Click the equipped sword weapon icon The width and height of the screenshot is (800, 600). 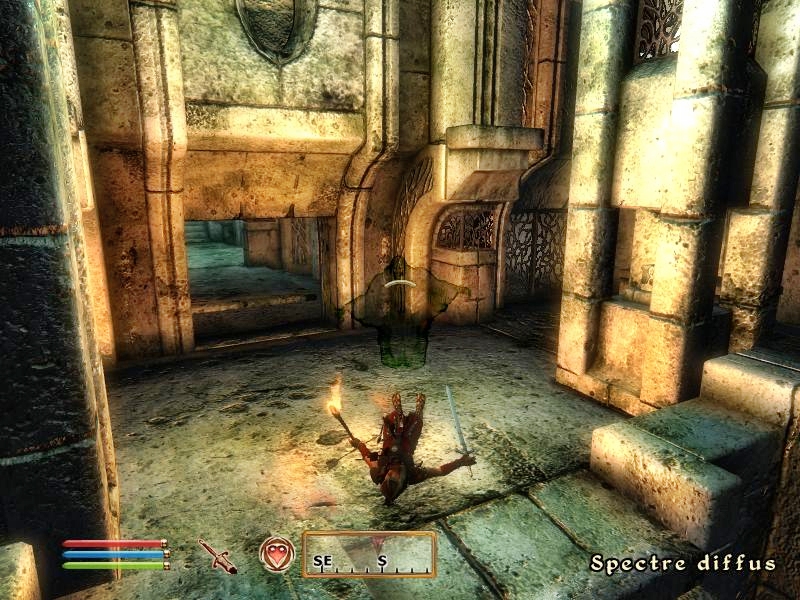(217, 556)
